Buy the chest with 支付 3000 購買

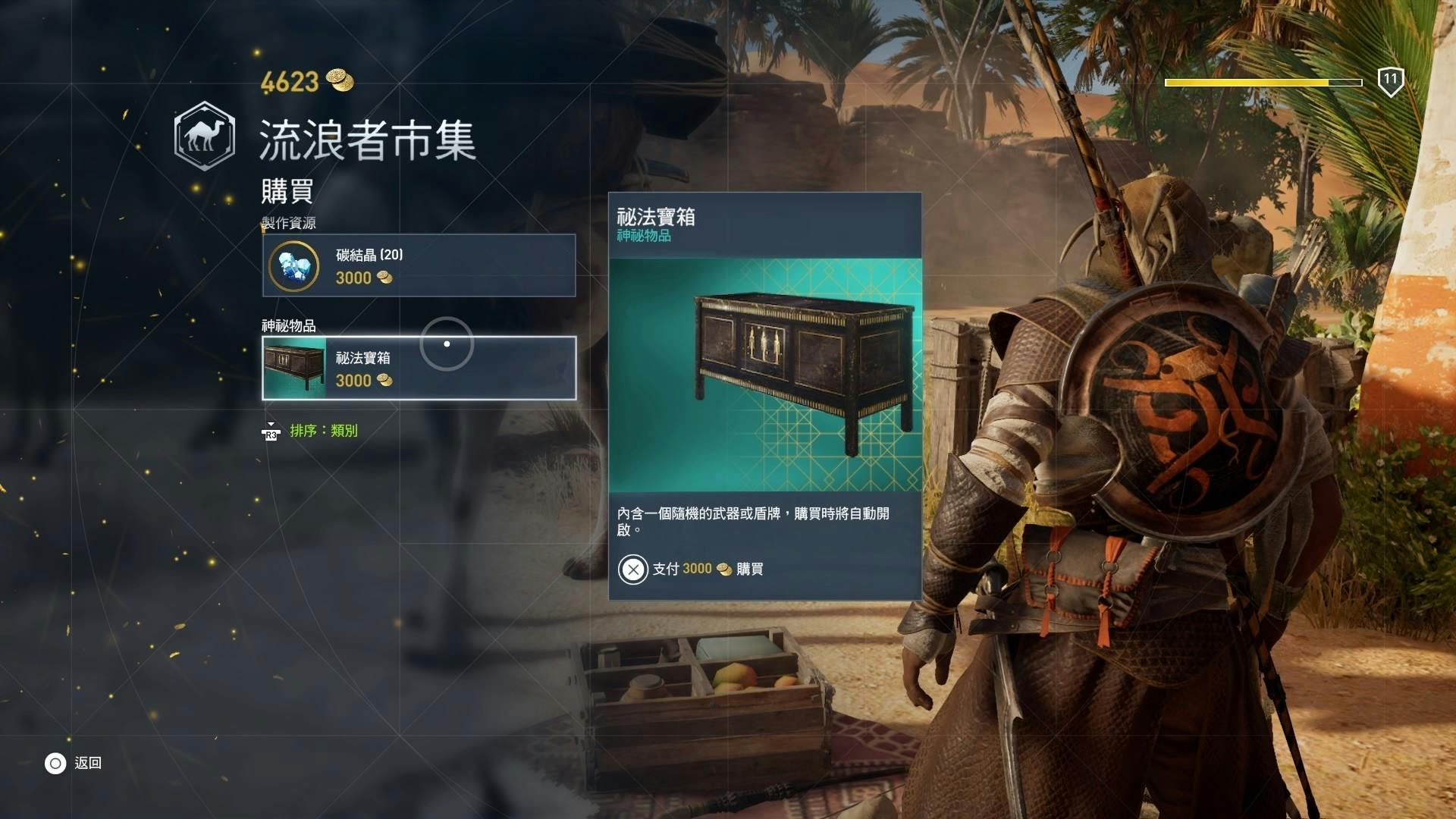pyautogui.click(x=691, y=569)
